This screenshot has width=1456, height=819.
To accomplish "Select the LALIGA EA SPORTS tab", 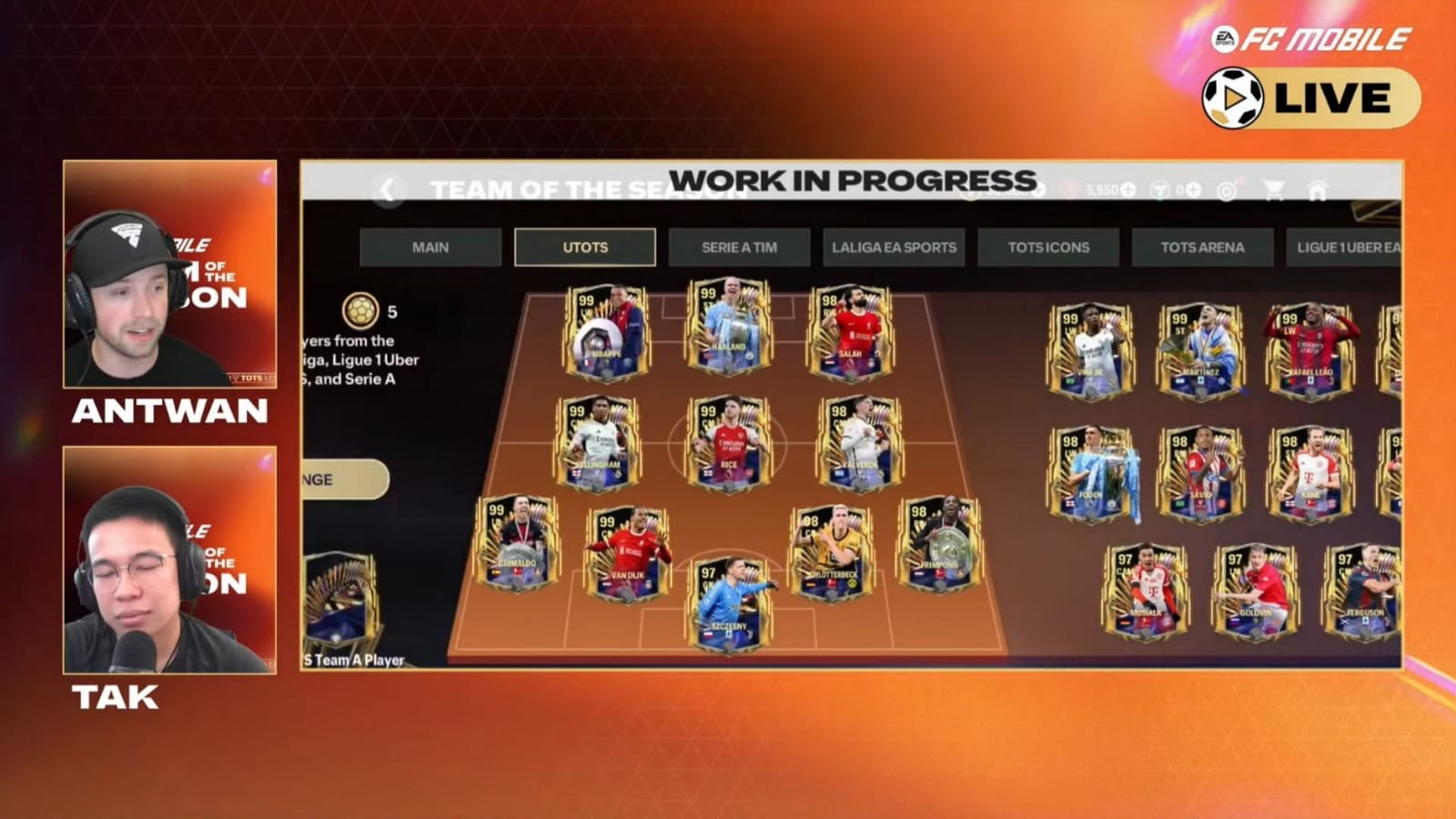I will point(894,247).
